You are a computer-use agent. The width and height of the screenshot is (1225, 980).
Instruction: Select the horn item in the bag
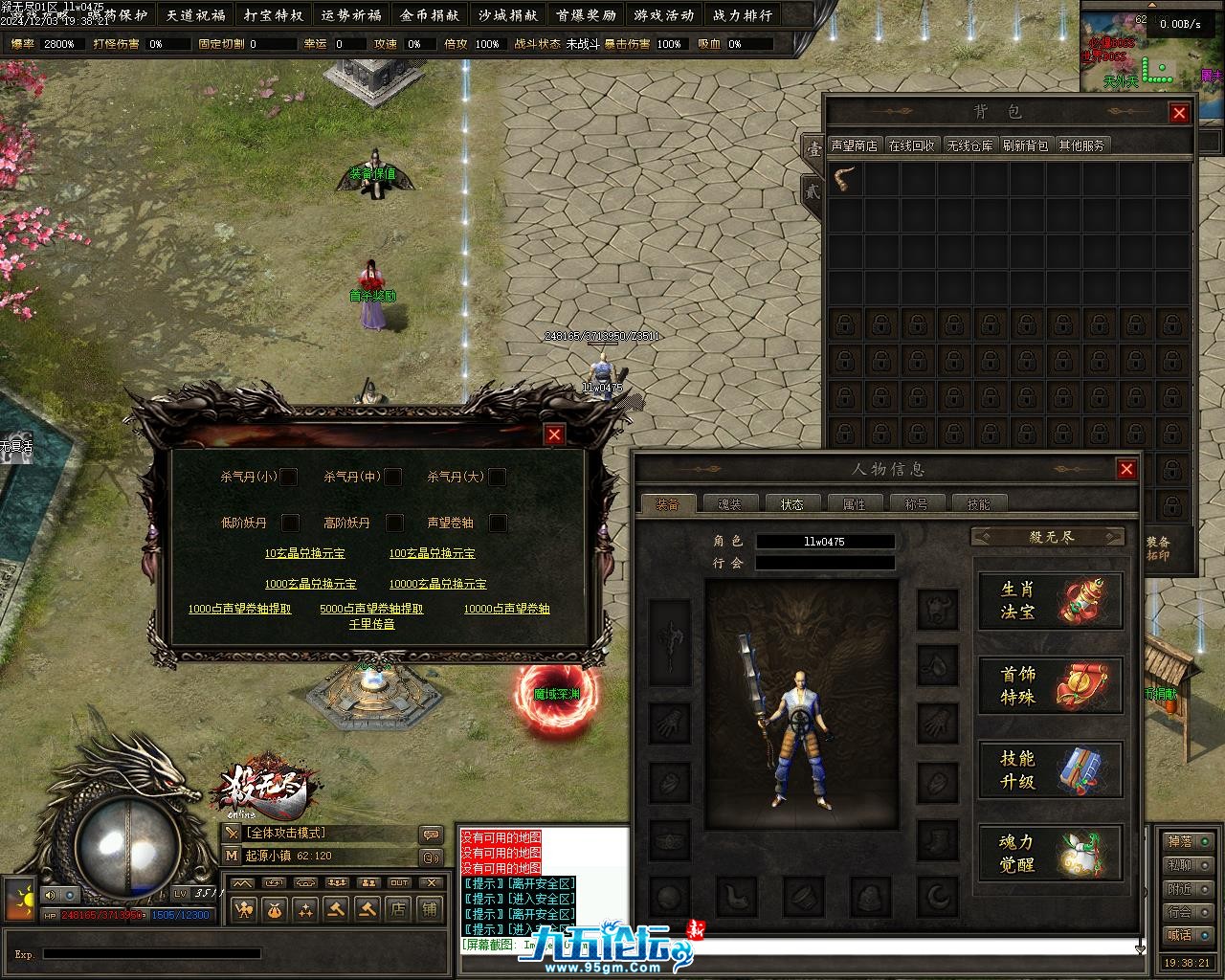[x=845, y=179]
